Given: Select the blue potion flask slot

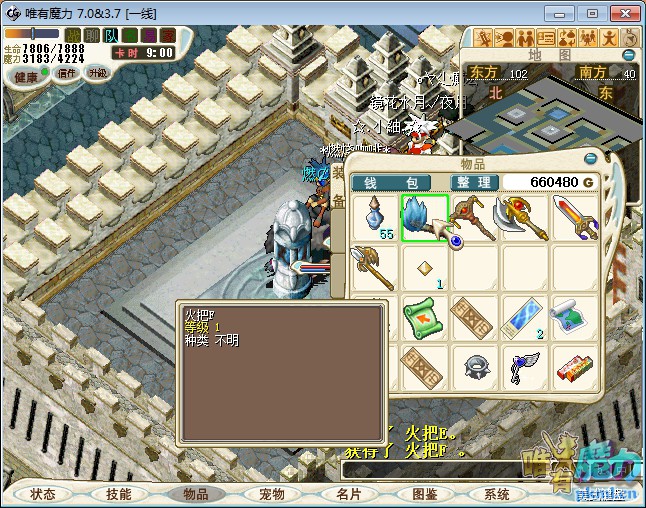Looking at the screenshot, I should [374, 218].
